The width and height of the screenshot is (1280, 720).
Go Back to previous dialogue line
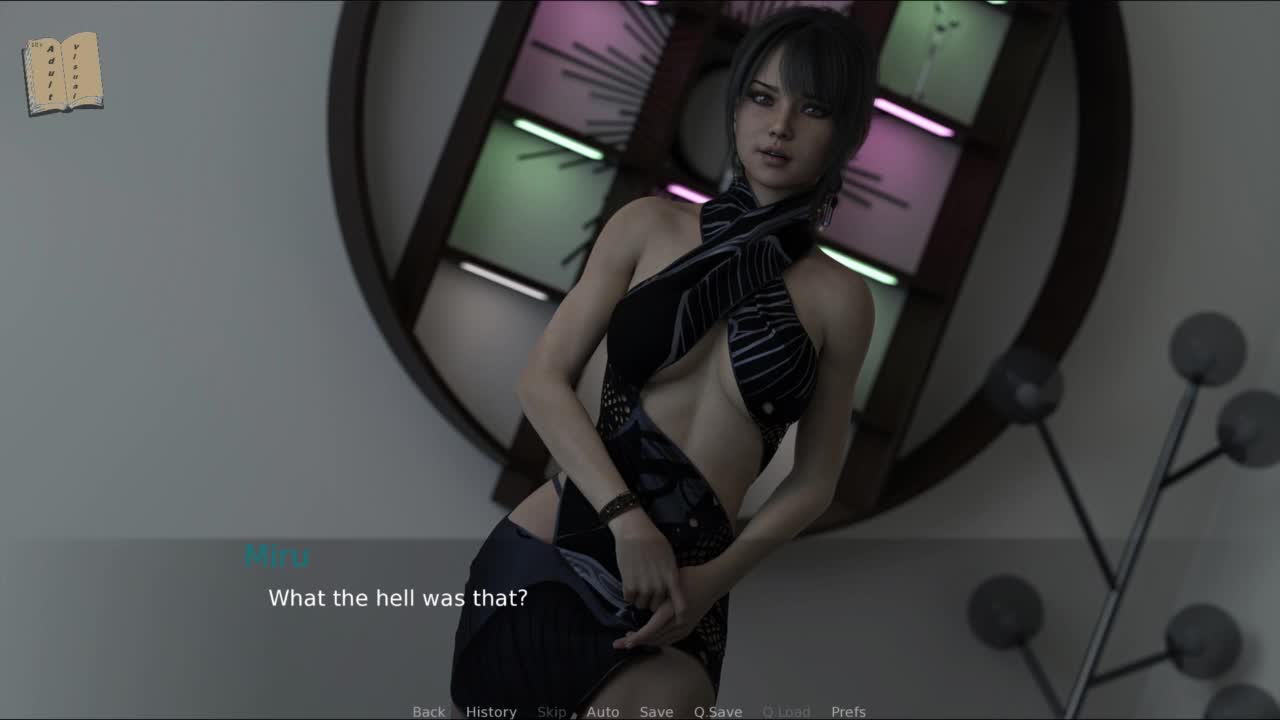428,711
